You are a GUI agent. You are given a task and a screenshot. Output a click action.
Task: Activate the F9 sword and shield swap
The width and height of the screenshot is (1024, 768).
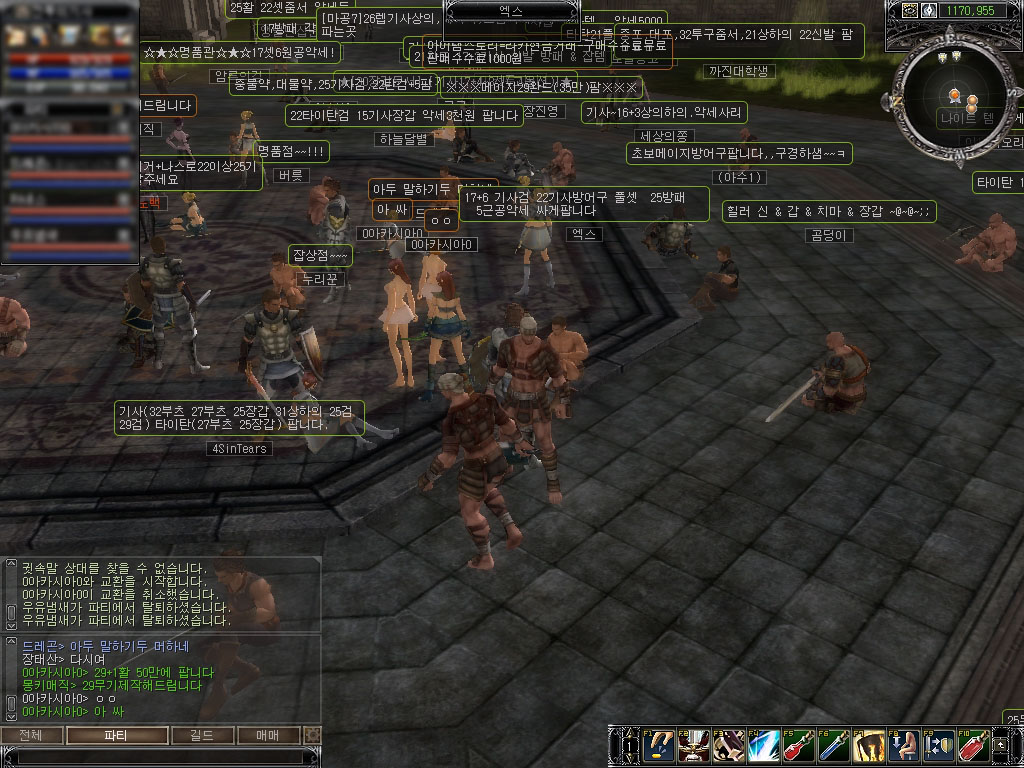click(939, 746)
